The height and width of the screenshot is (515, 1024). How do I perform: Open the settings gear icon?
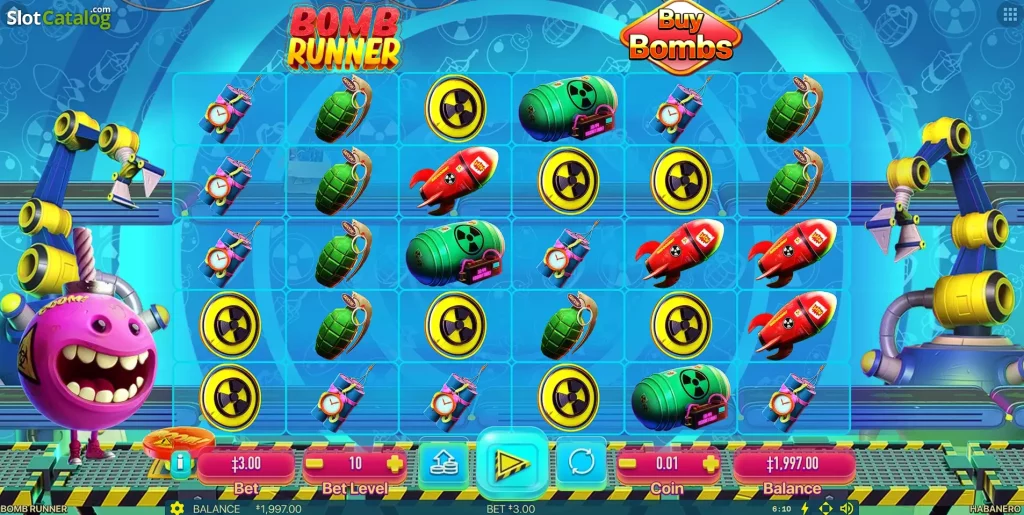click(x=177, y=508)
